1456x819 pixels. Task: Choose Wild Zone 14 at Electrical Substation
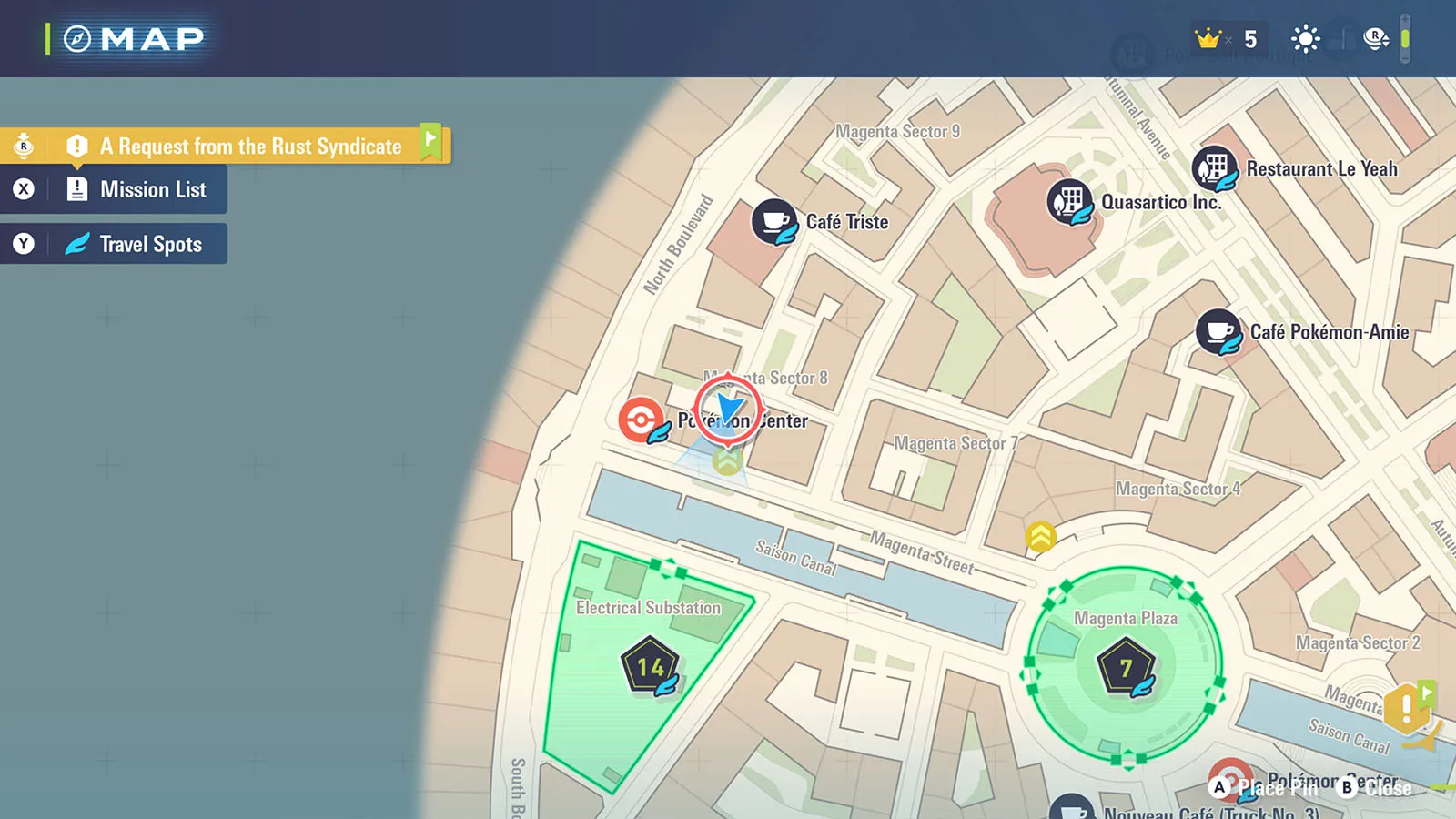(650, 667)
